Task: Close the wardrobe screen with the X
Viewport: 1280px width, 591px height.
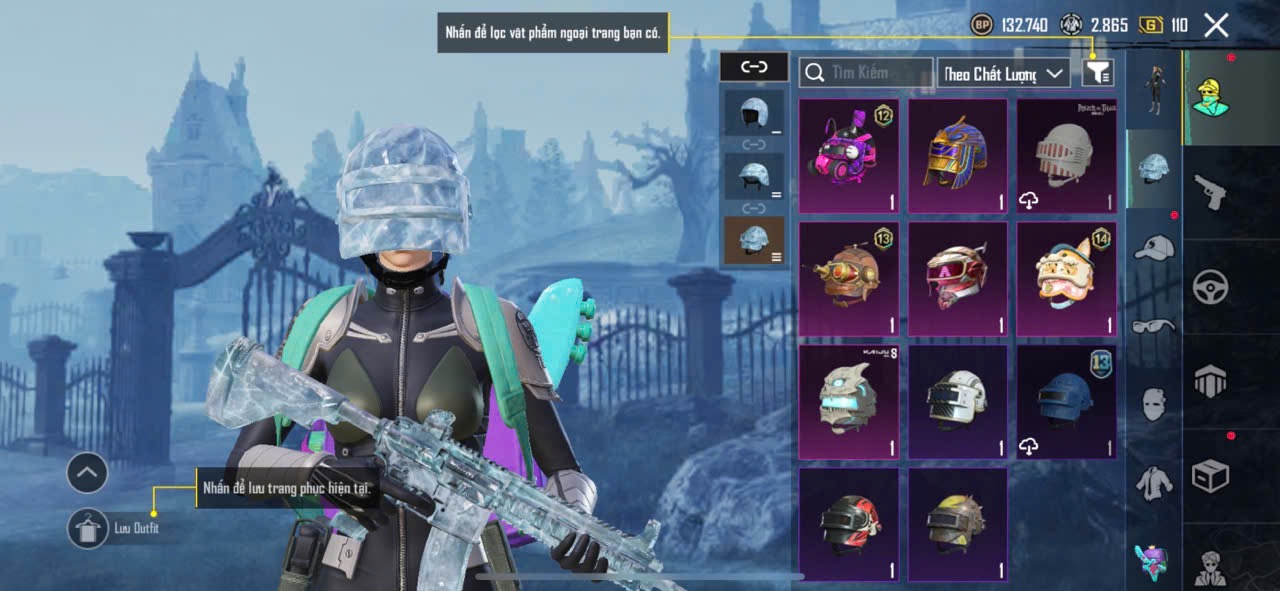Action: 1216,25
